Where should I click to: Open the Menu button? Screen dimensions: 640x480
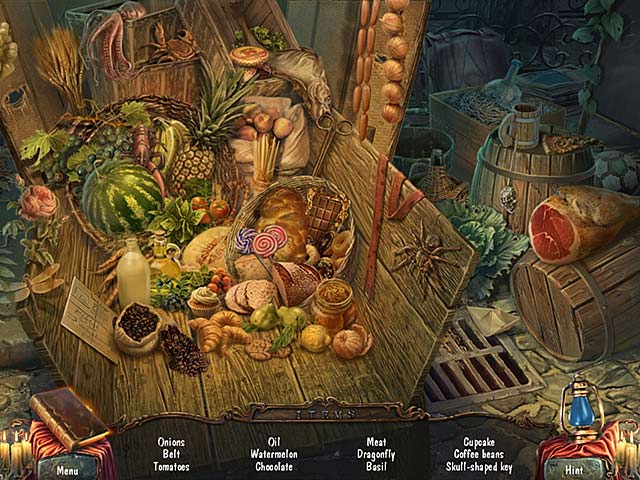pyautogui.click(x=67, y=468)
